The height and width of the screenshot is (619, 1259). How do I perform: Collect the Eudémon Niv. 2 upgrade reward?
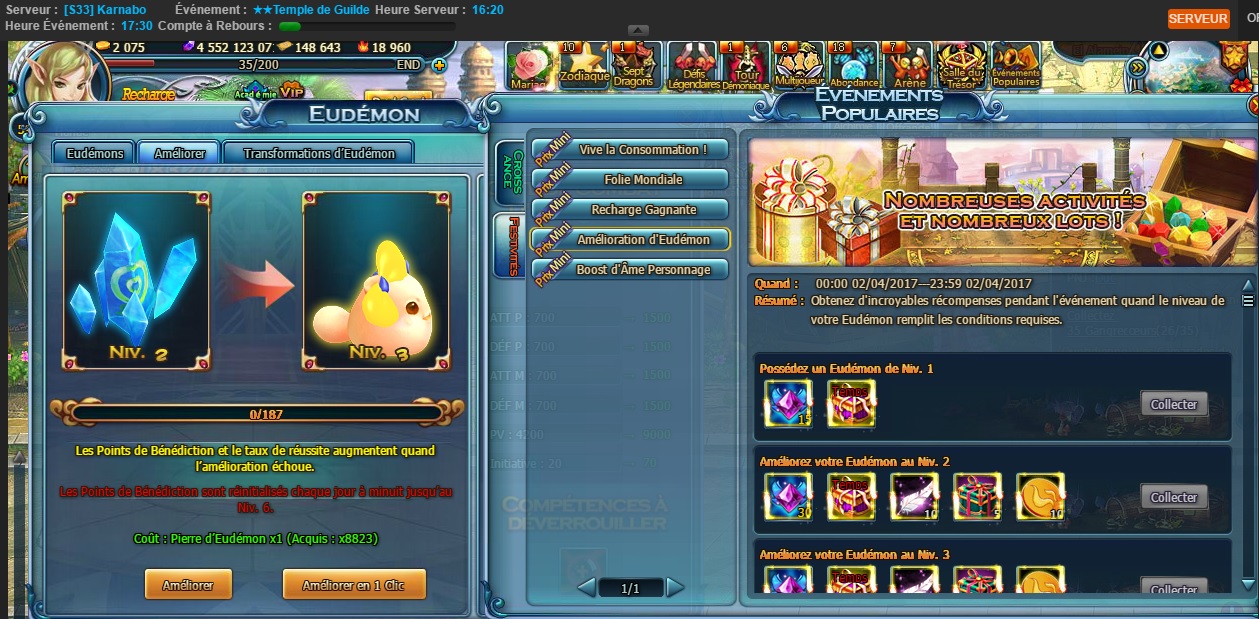(x=1174, y=497)
